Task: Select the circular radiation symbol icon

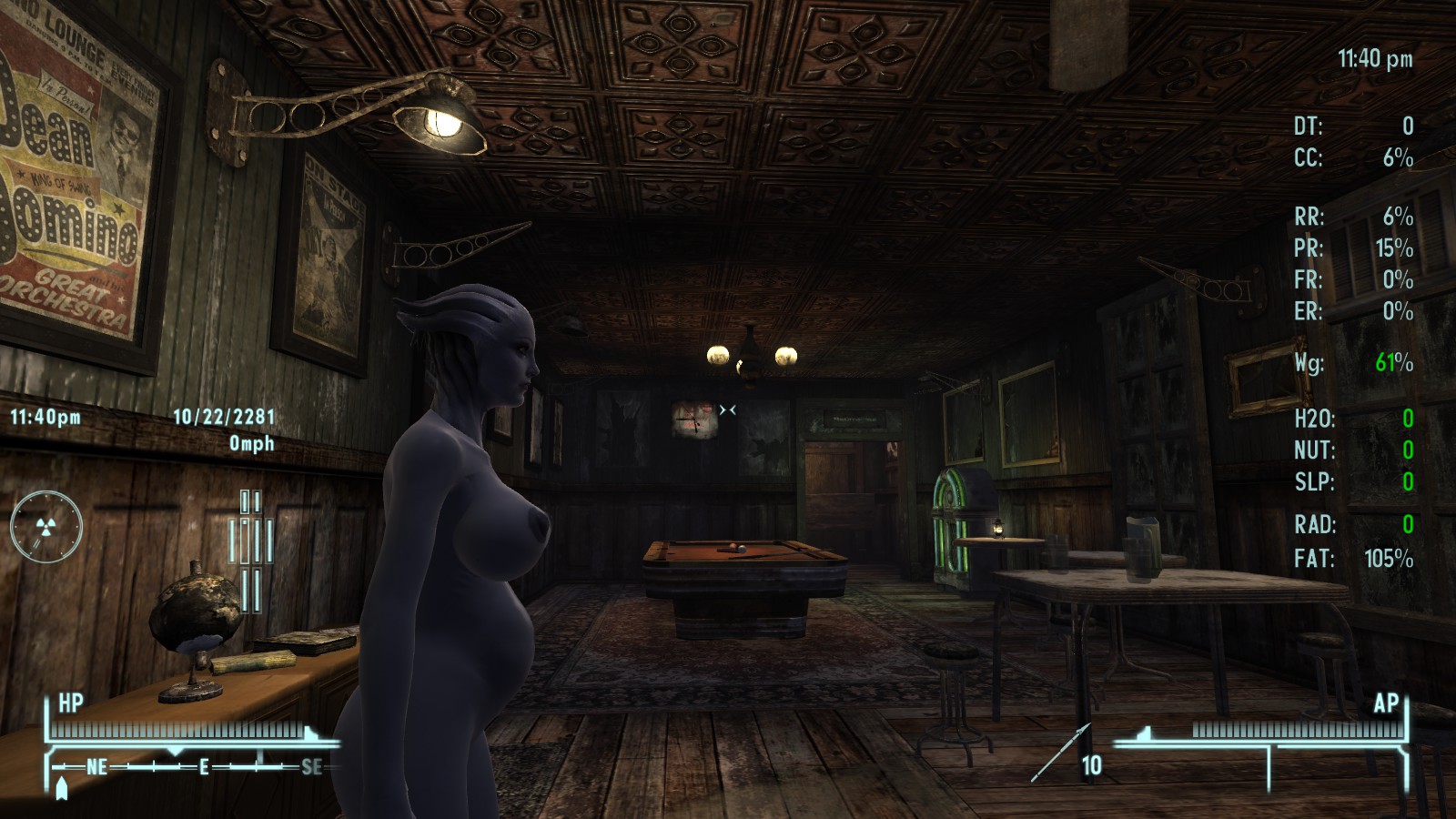Action: 46,526
